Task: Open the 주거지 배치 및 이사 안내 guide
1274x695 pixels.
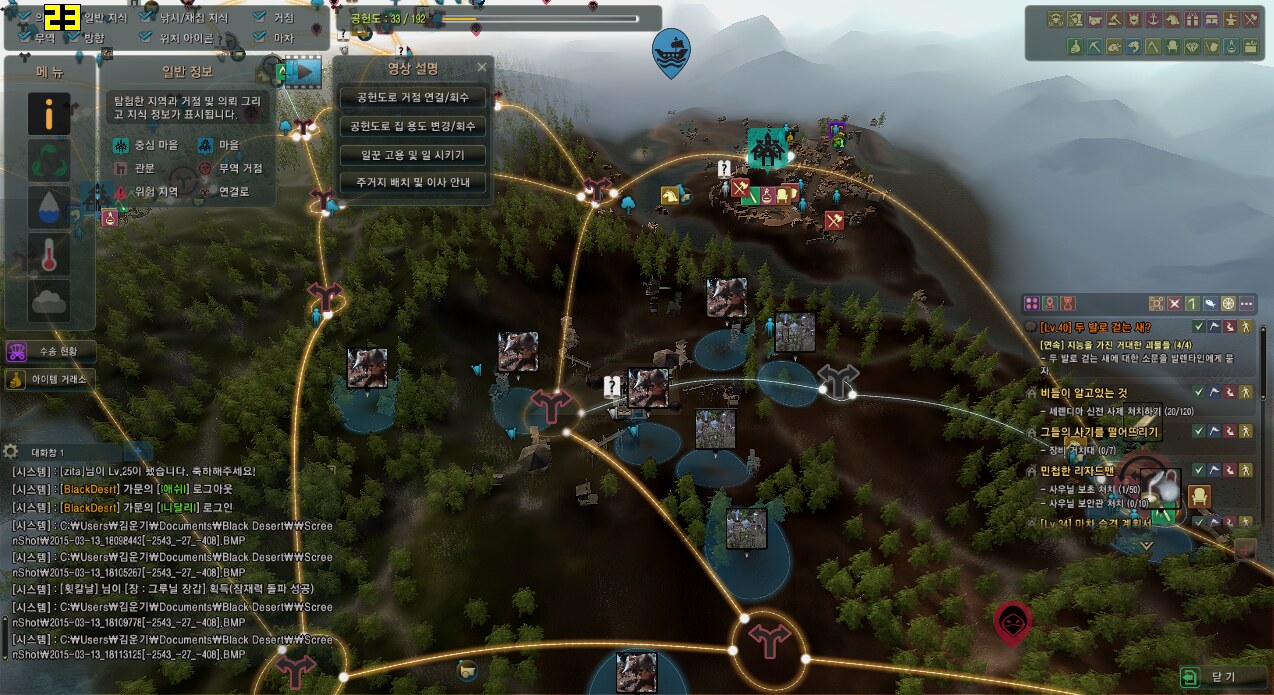Action: tap(412, 183)
